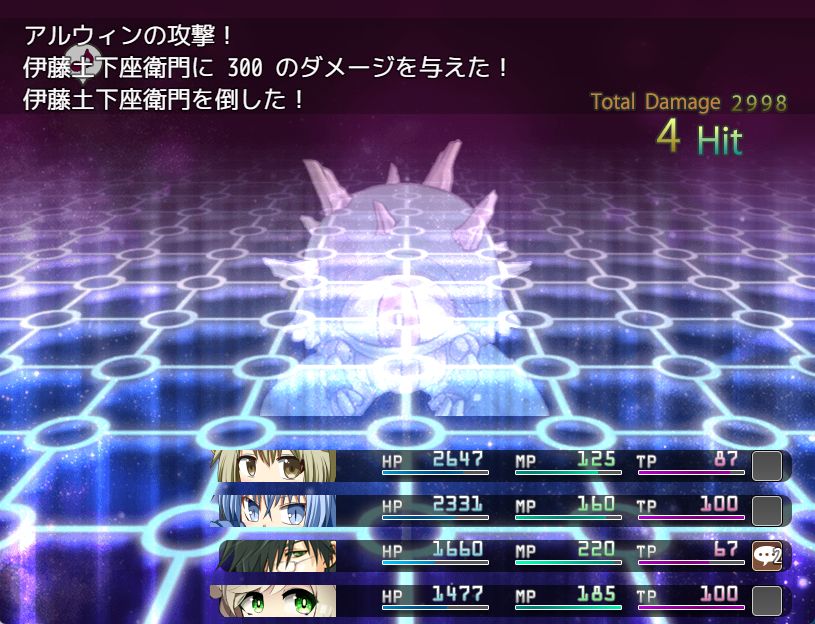Click the music note bubble icon
The height and width of the screenshot is (624, 815).
pos(81,62)
